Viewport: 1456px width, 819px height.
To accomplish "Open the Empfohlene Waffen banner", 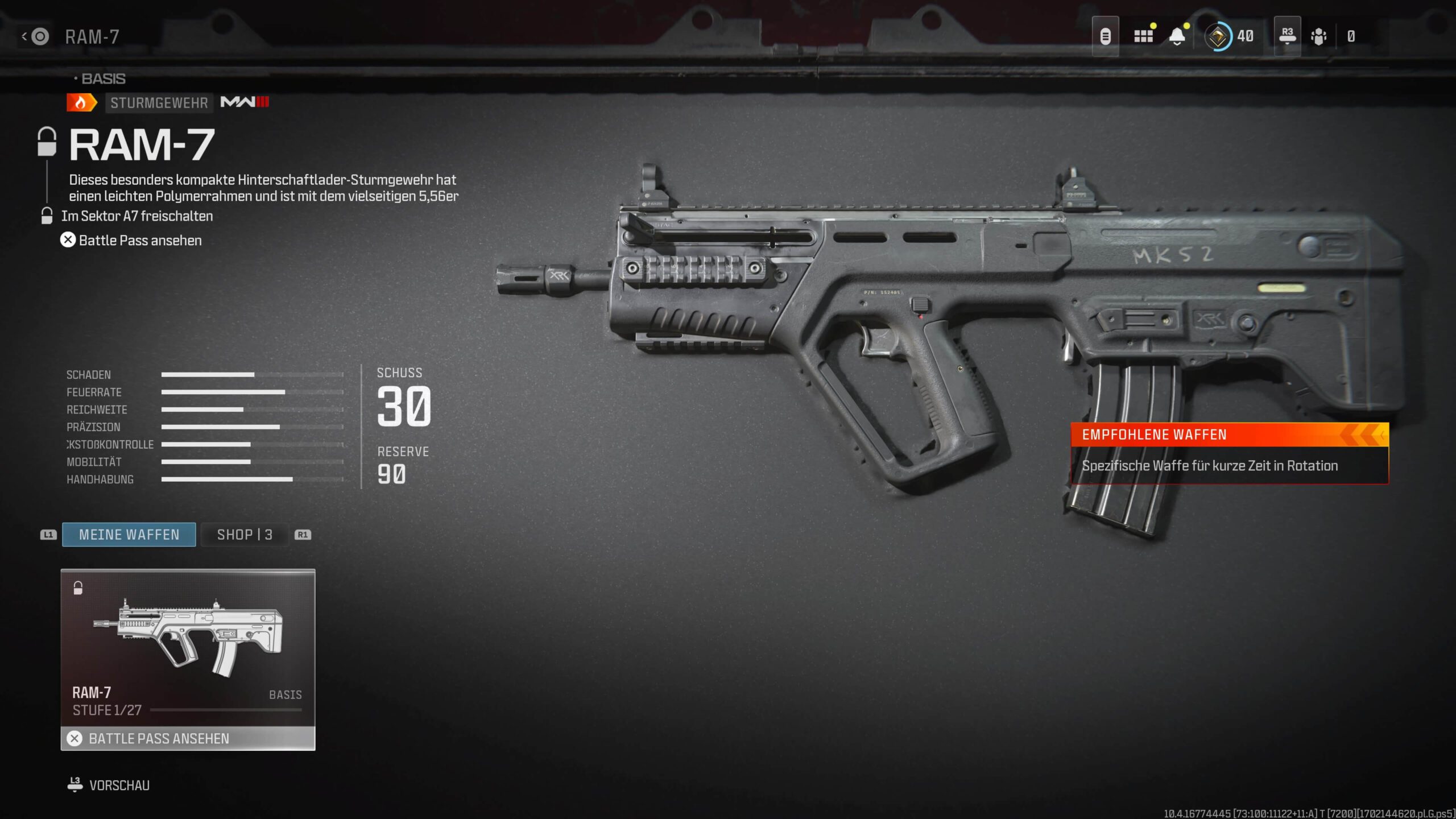I will 1230,453.
